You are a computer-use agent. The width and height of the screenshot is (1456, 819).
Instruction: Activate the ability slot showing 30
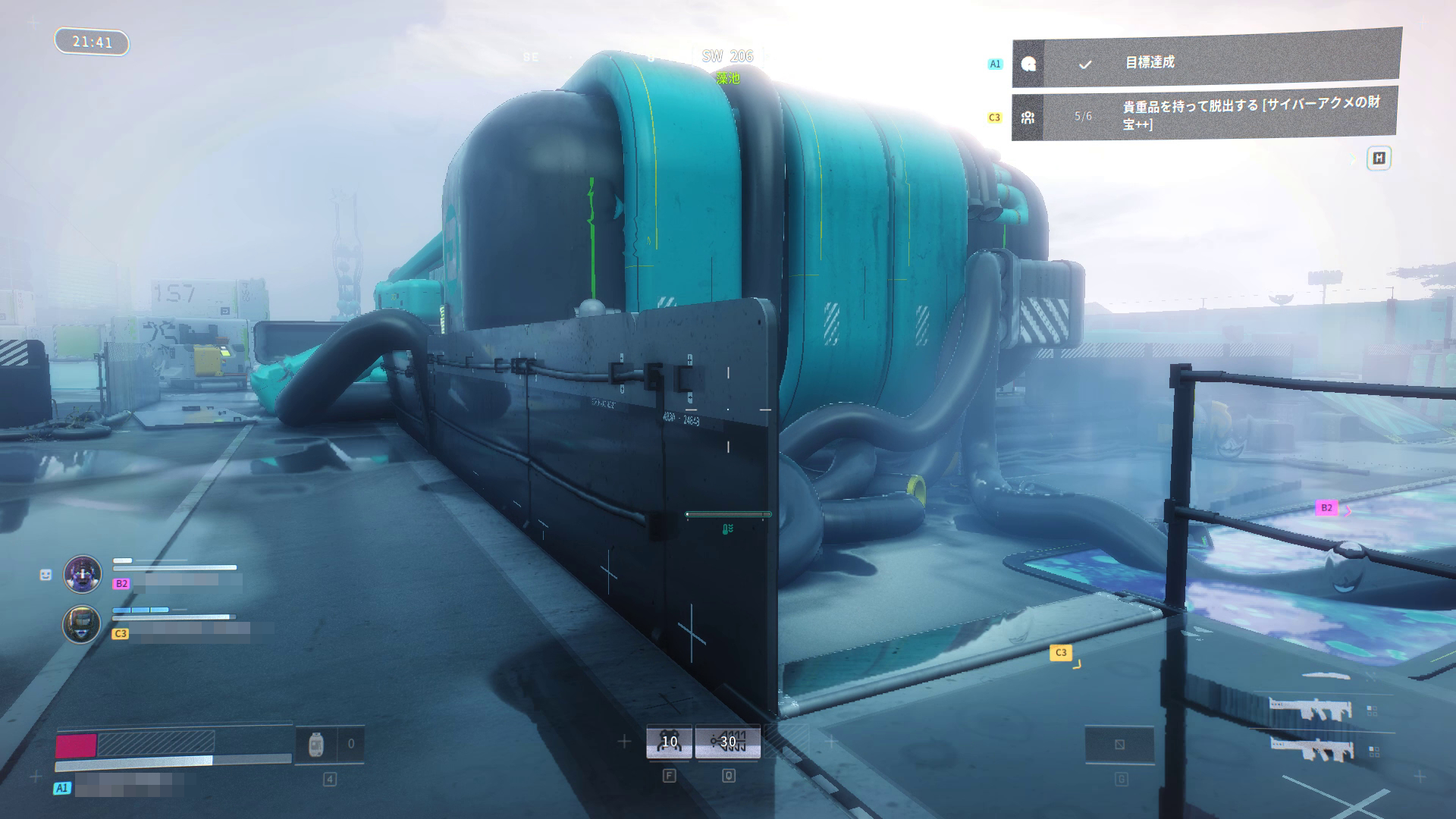(x=728, y=742)
